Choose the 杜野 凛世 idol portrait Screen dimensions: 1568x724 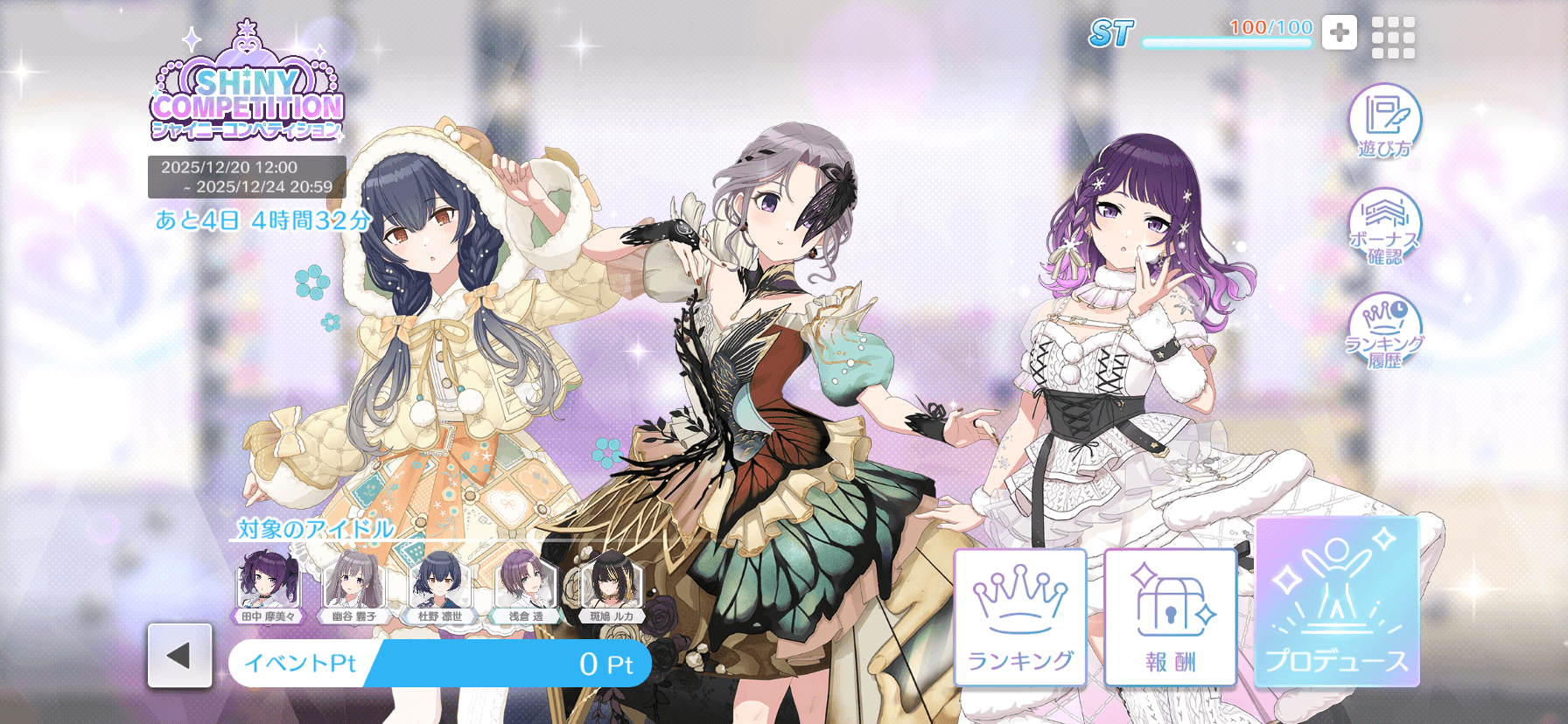click(439, 584)
